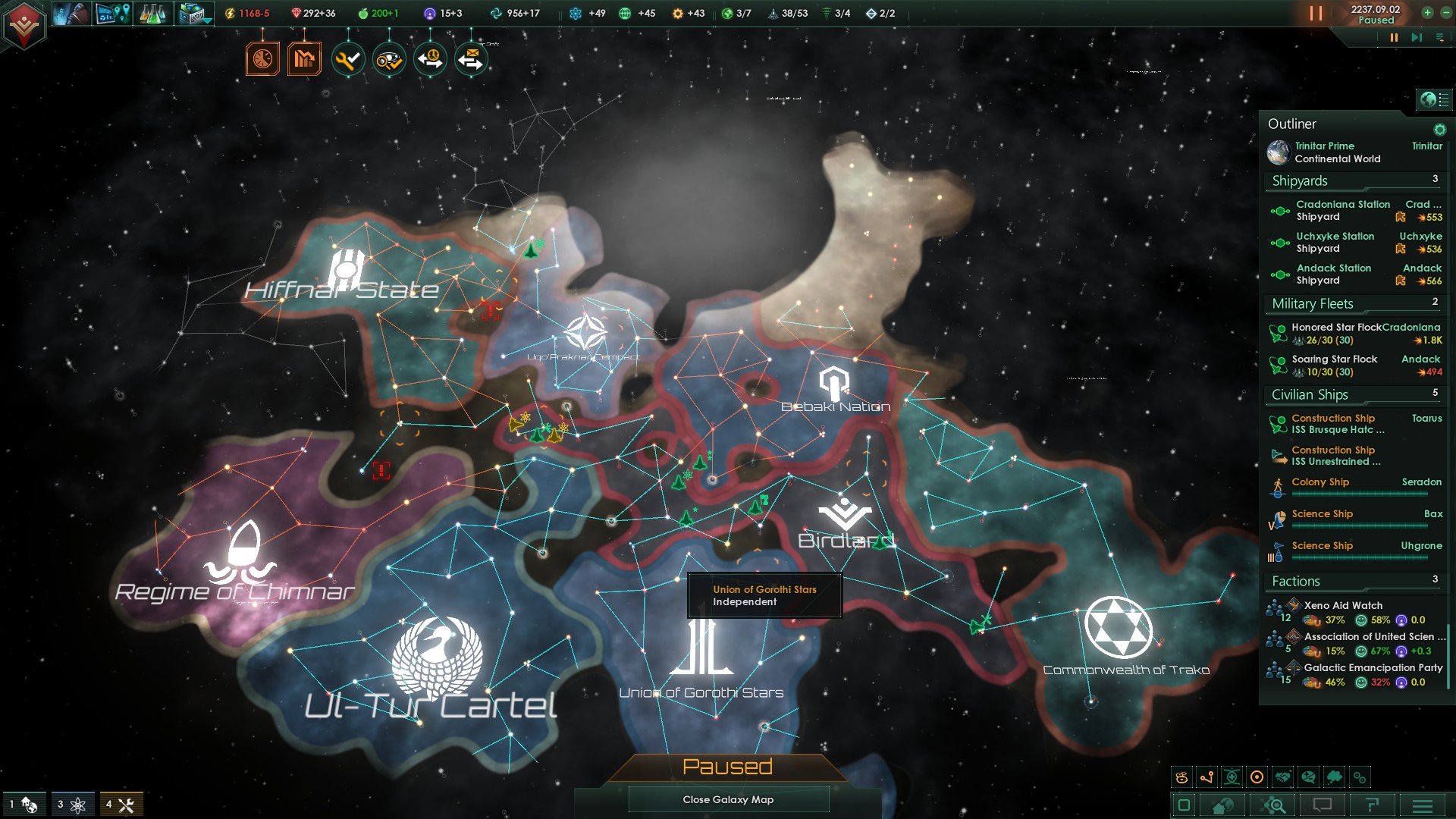Increase game speed with the plus button
Image resolution: width=1456 pixels, height=819 pixels.
pyautogui.click(x=1427, y=12)
